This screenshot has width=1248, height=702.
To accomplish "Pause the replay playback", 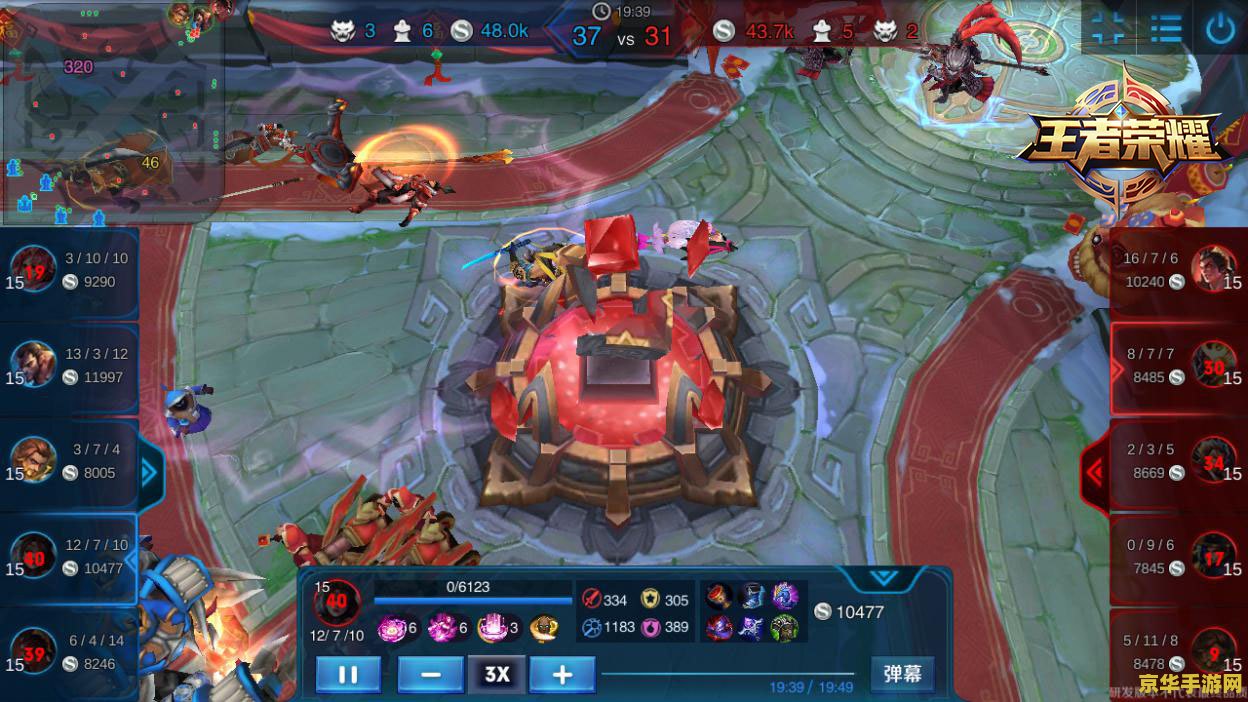I will (x=347, y=674).
